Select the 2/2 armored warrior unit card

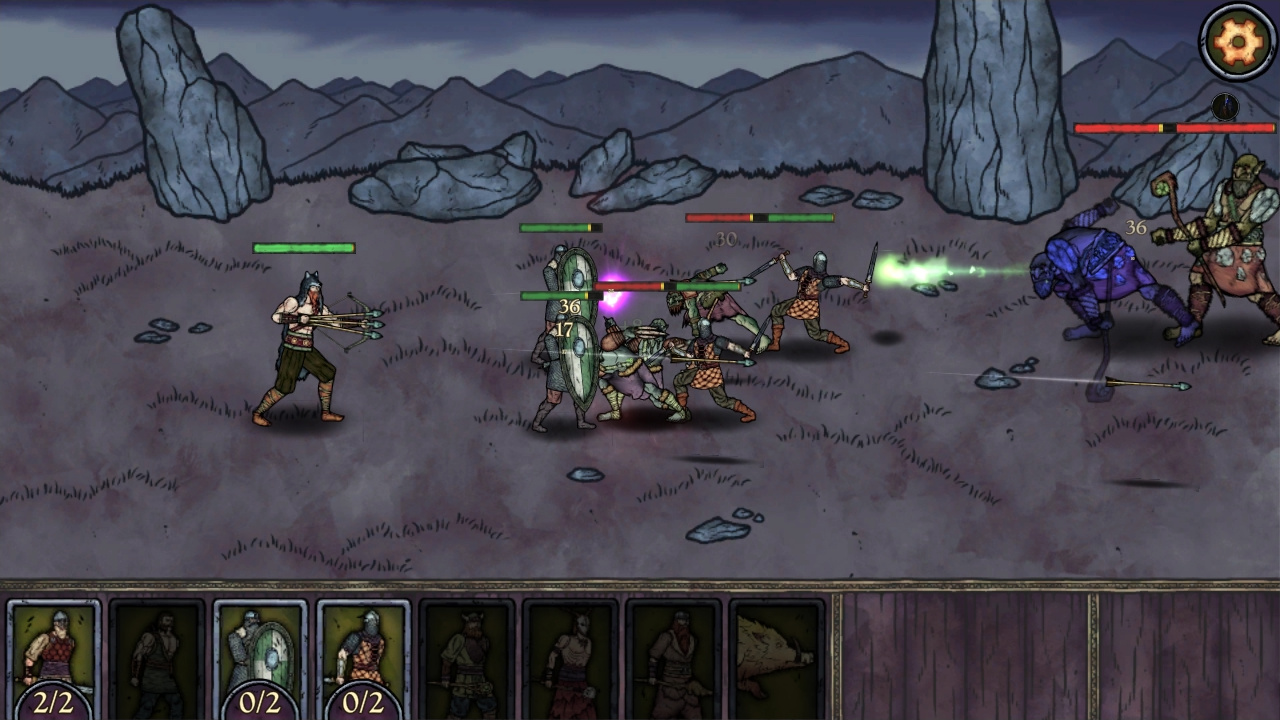(x=55, y=655)
